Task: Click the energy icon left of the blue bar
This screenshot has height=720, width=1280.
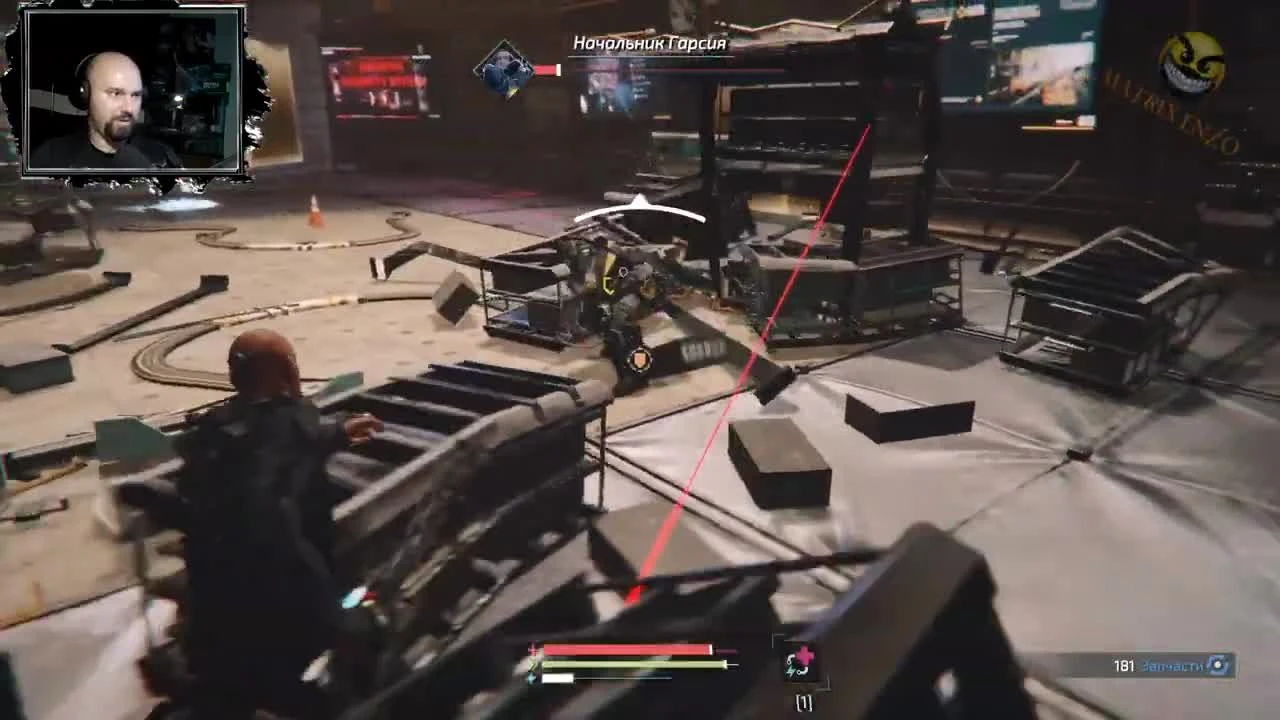Action: pyautogui.click(x=531, y=678)
